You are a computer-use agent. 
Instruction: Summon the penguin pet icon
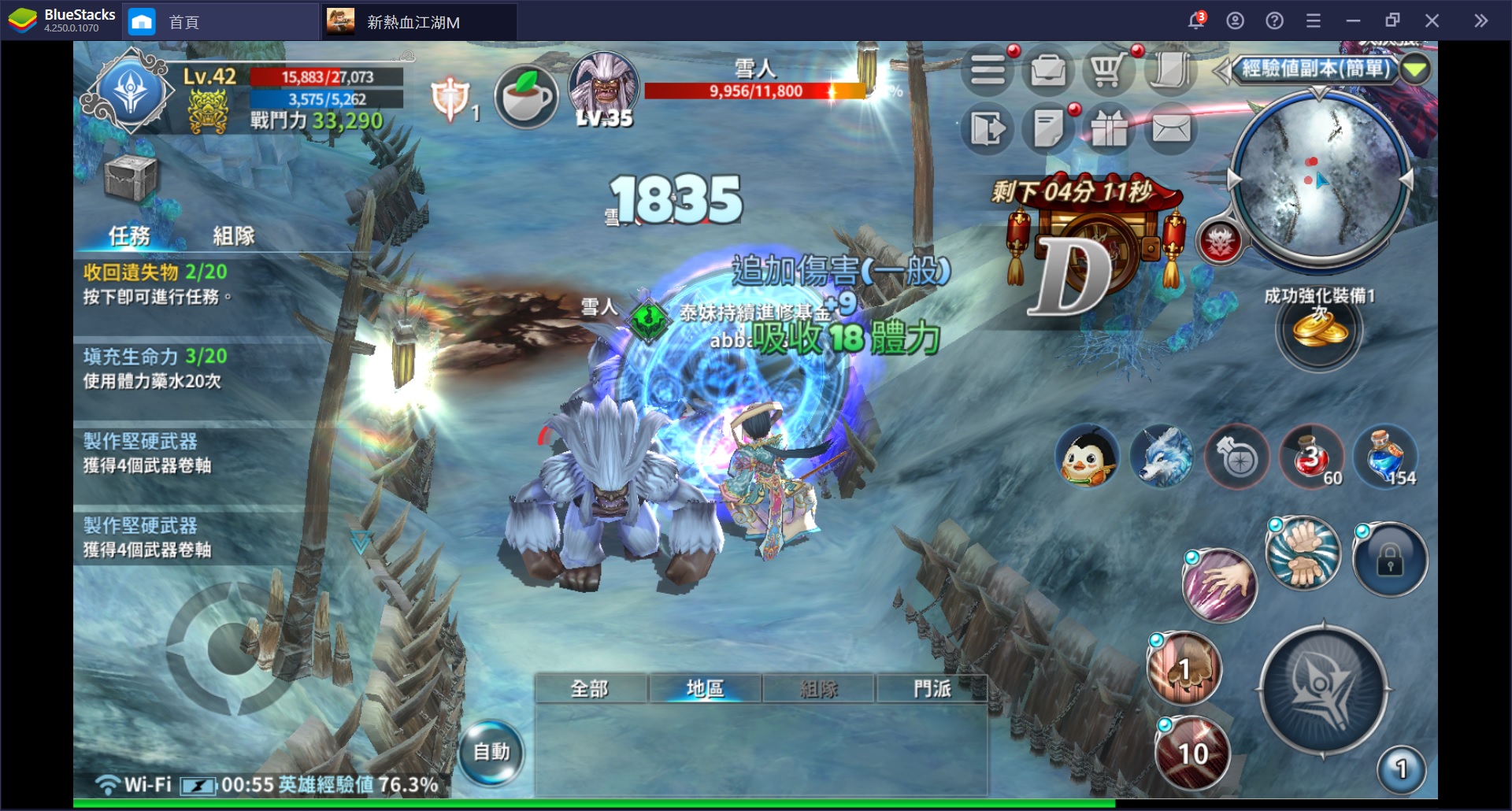click(1088, 457)
